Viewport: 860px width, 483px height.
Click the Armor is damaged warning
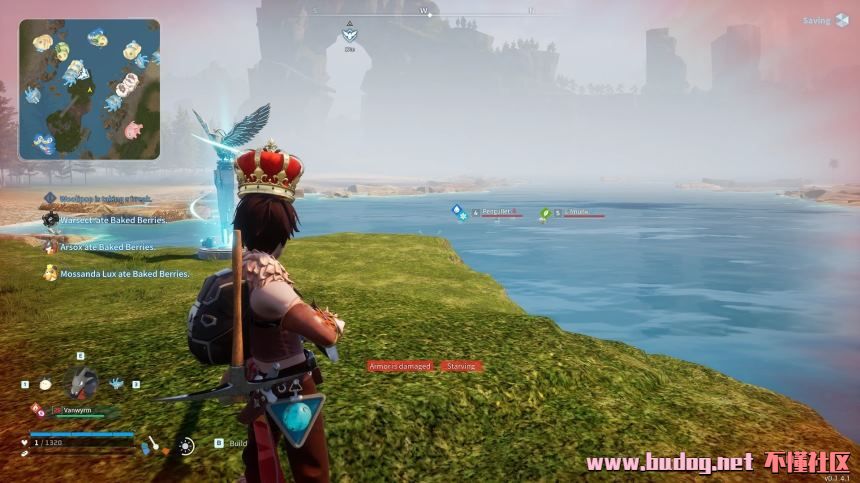(400, 366)
